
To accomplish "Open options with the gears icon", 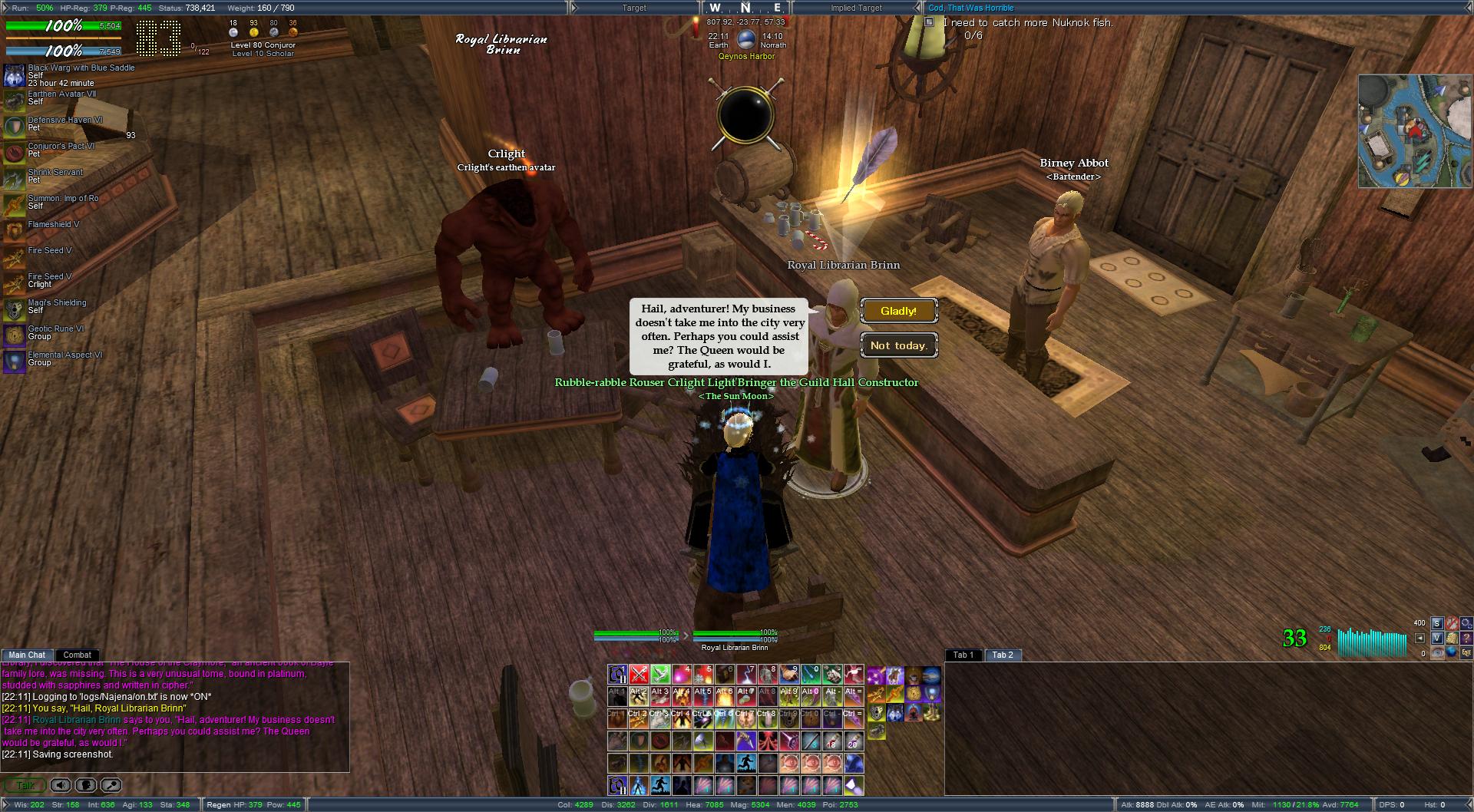I will [x=1466, y=623].
